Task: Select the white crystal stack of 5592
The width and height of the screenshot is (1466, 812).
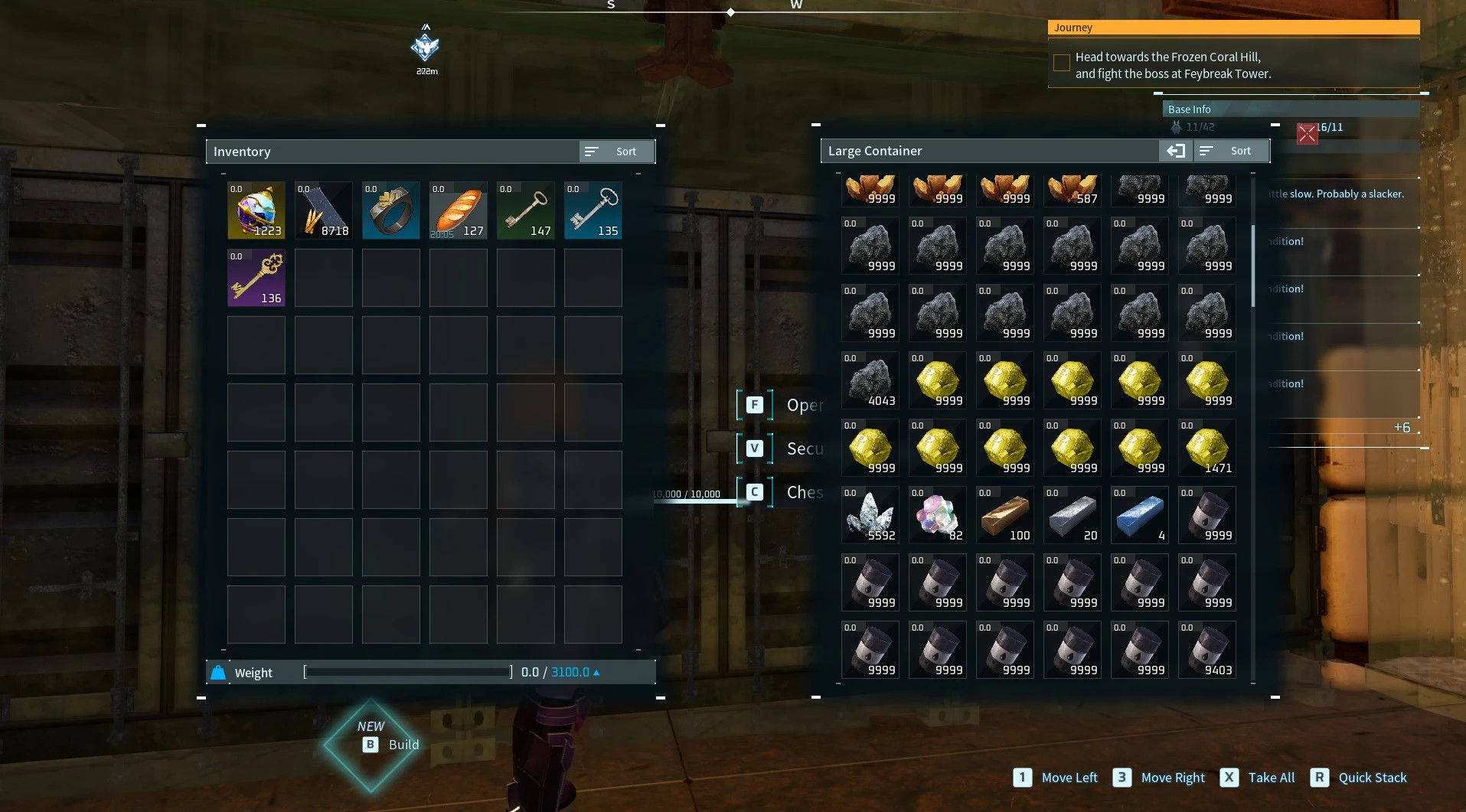Action: [870, 515]
